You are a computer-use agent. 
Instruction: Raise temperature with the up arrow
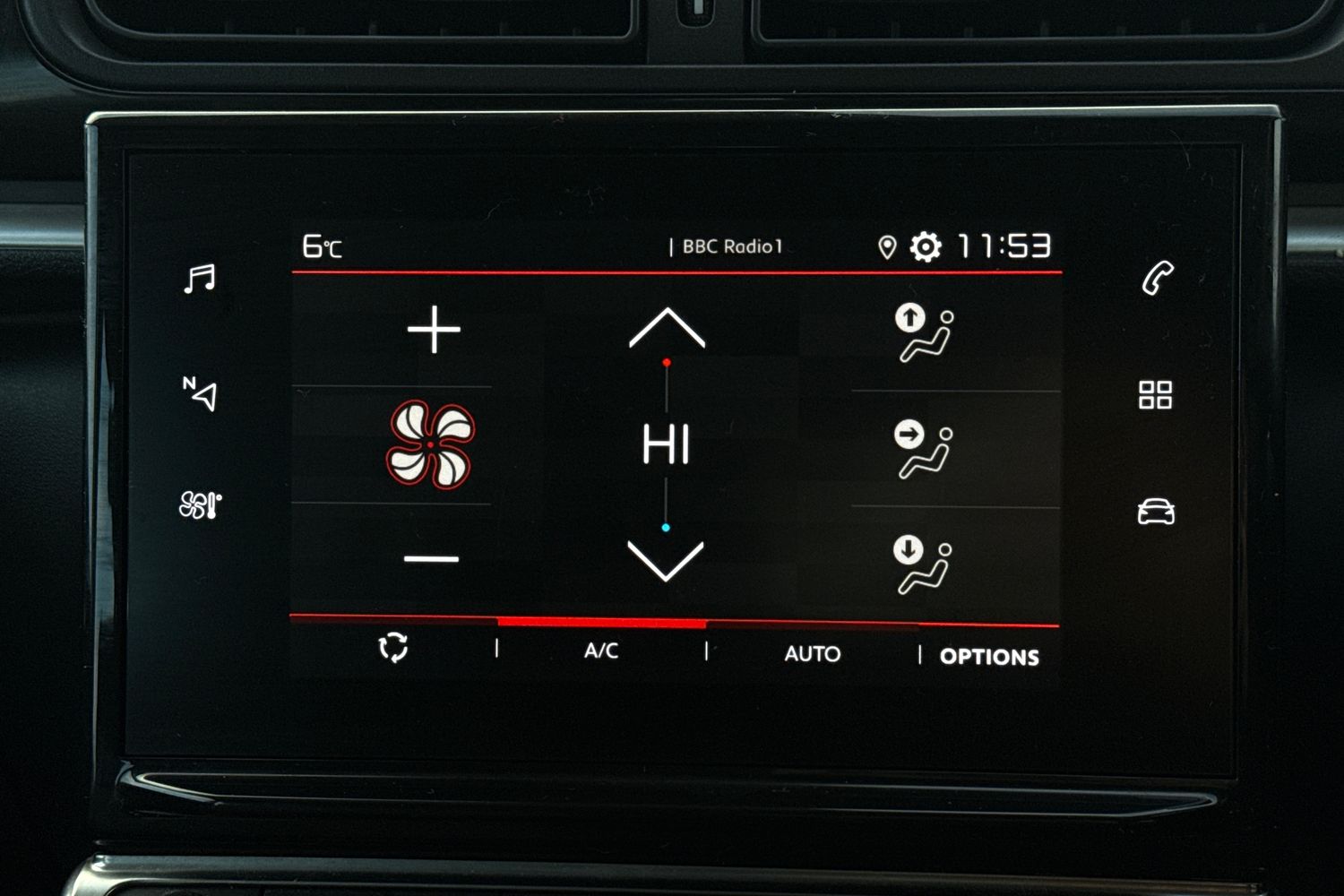point(667,328)
